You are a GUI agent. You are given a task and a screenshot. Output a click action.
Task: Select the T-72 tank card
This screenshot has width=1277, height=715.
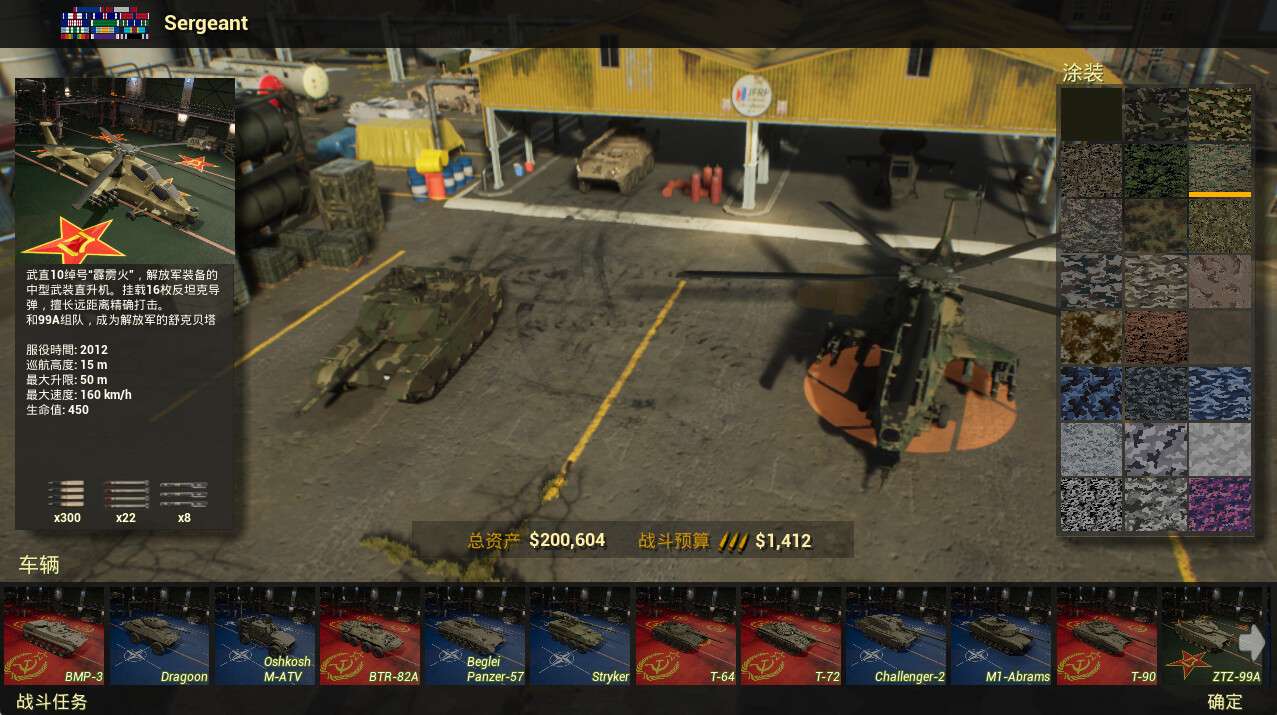(x=791, y=636)
